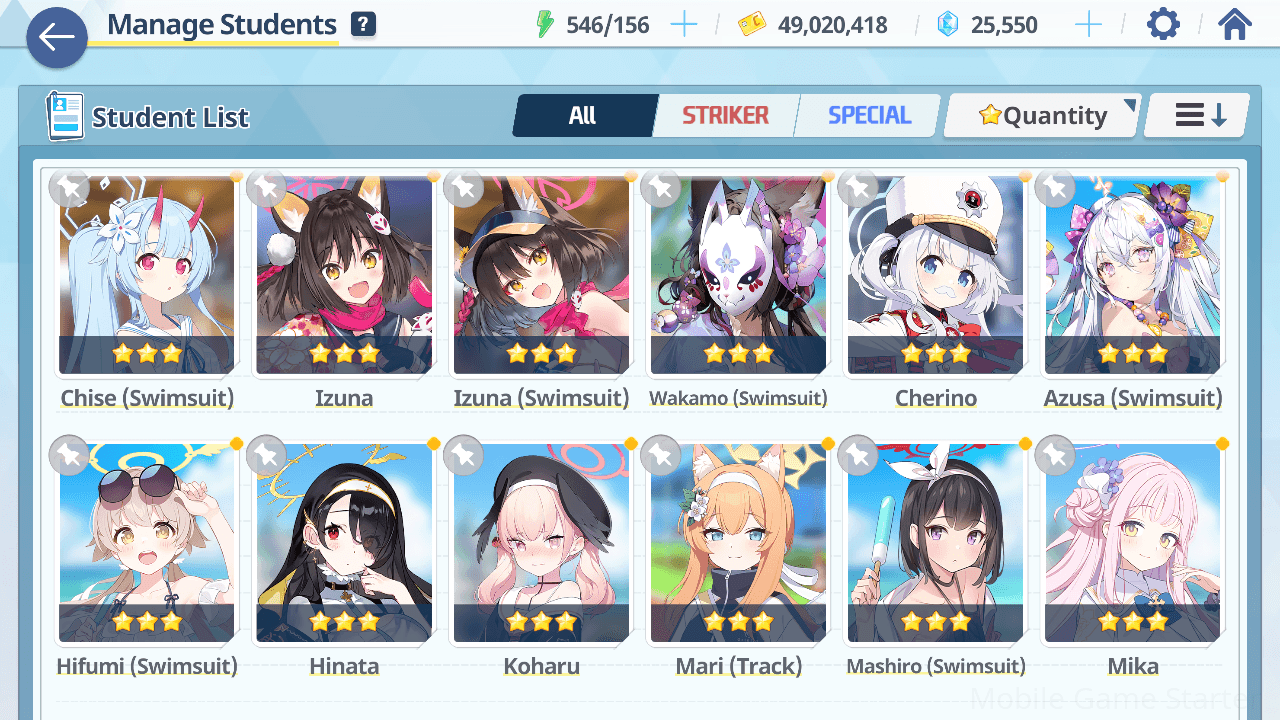
Task: Switch to the STRIKER tab
Action: (725, 116)
